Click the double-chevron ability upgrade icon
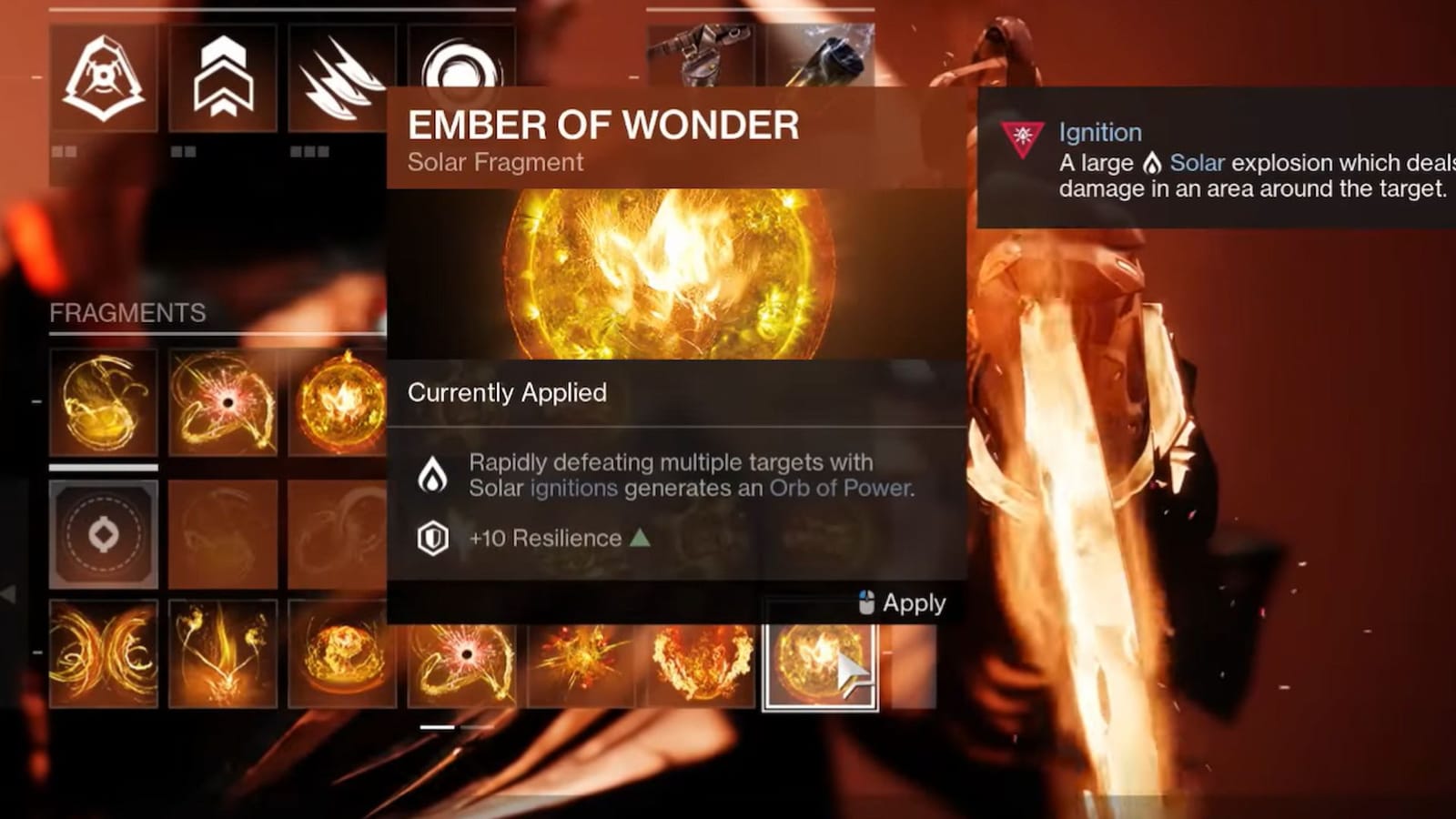This screenshot has width=1456, height=819. click(x=221, y=77)
